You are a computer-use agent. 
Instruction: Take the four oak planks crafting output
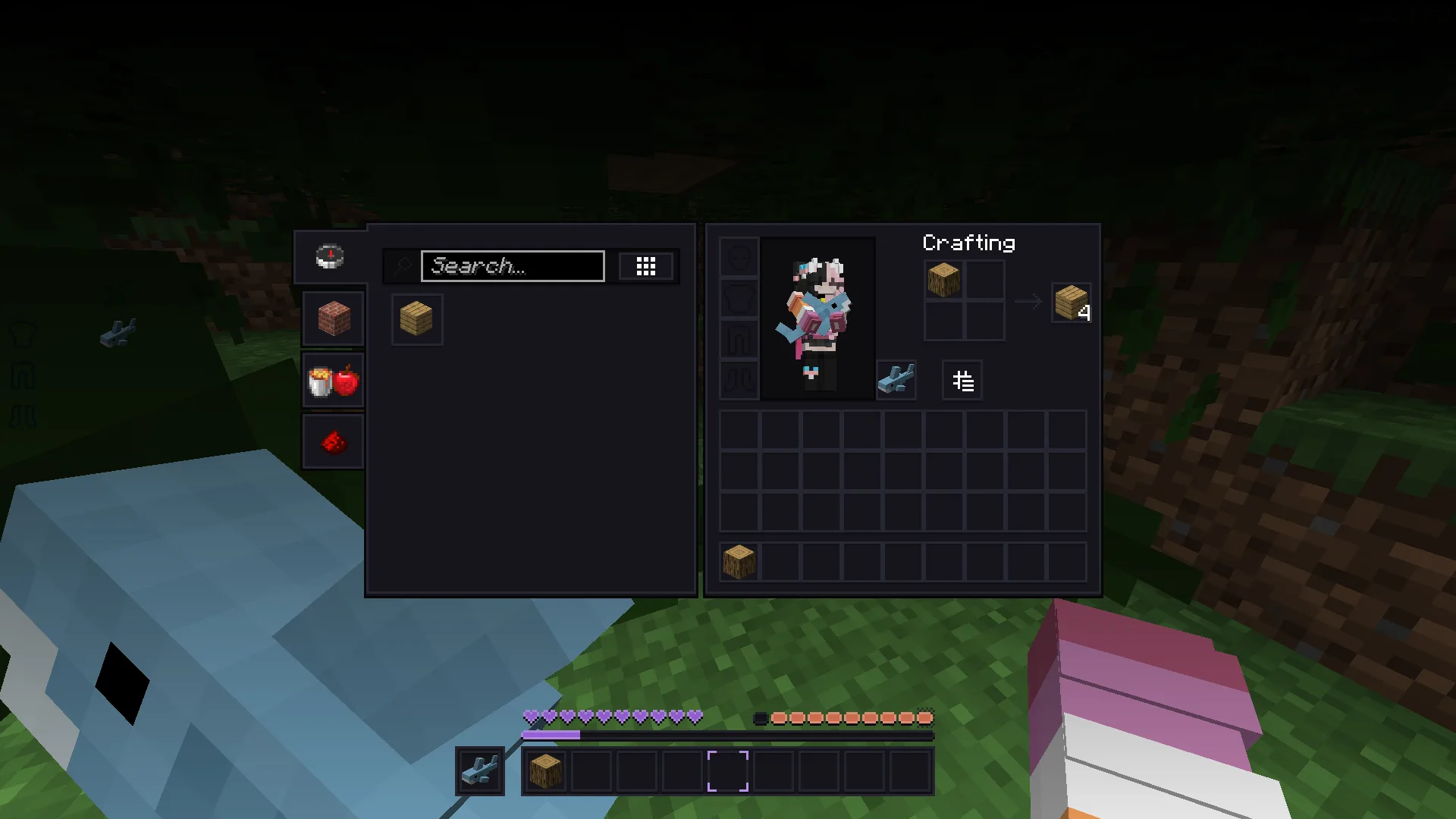1071,303
